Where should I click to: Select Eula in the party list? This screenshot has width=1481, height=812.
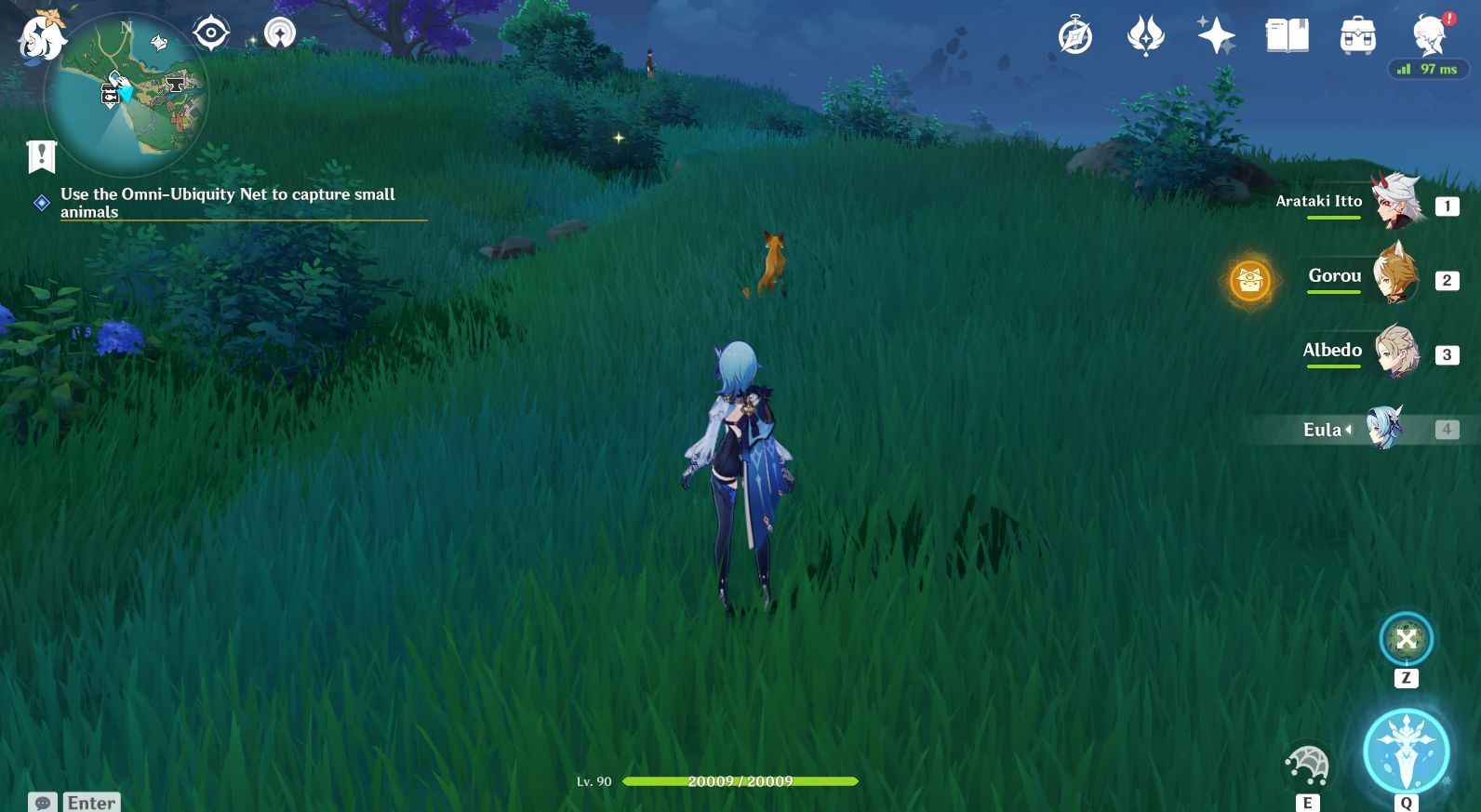point(1382,429)
